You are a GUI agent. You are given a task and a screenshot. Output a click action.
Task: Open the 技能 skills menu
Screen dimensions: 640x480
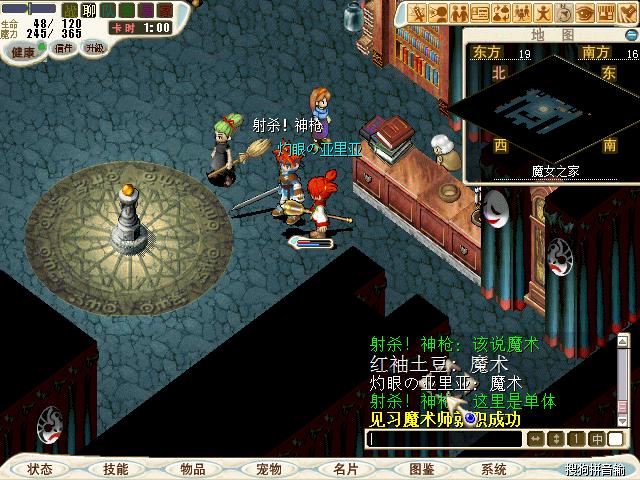tap(116, 469)
